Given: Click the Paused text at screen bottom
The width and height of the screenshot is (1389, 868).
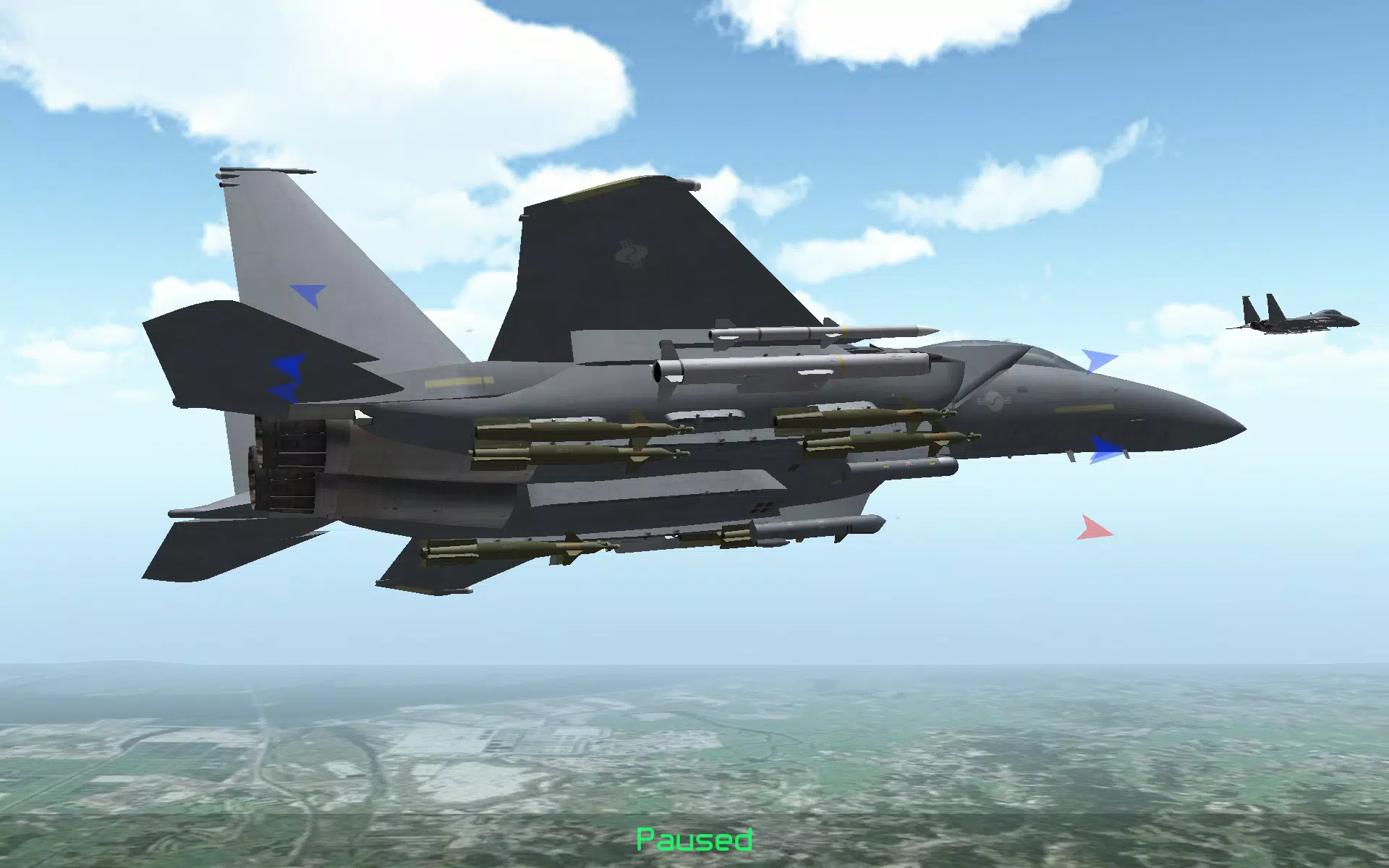Looking at the screenshot, I should 694,839.
